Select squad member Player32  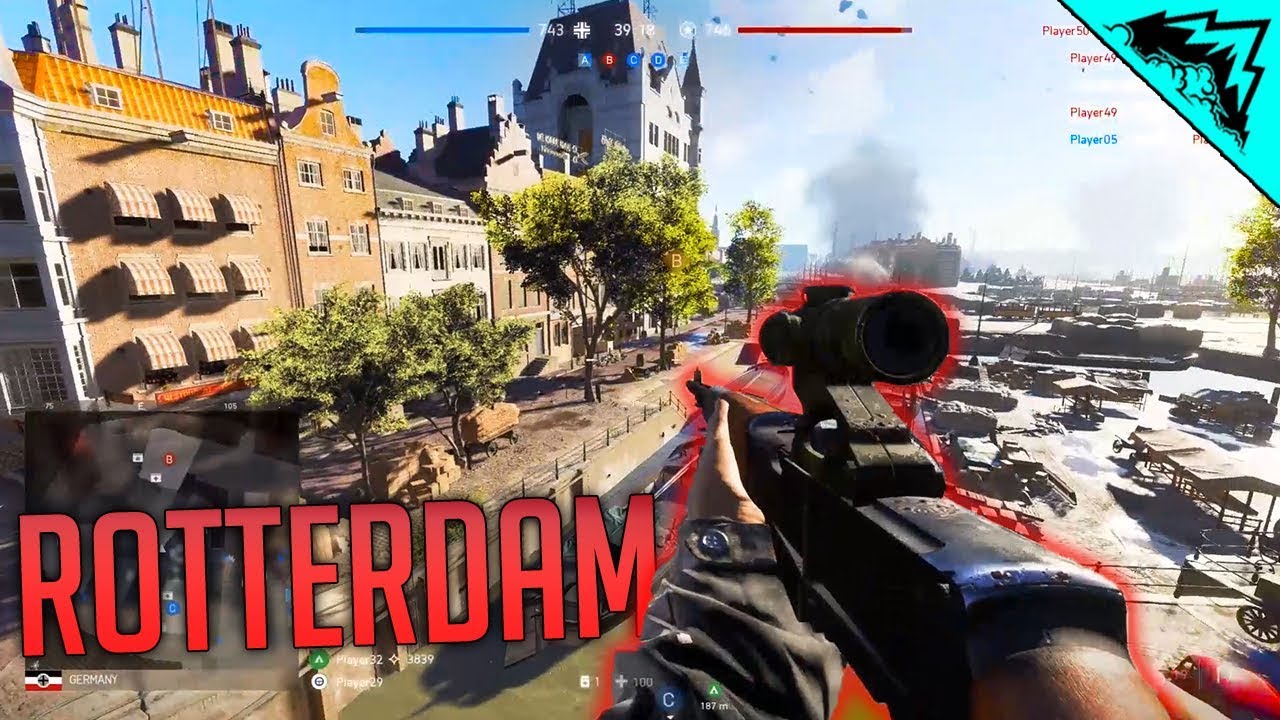point(359,659)
